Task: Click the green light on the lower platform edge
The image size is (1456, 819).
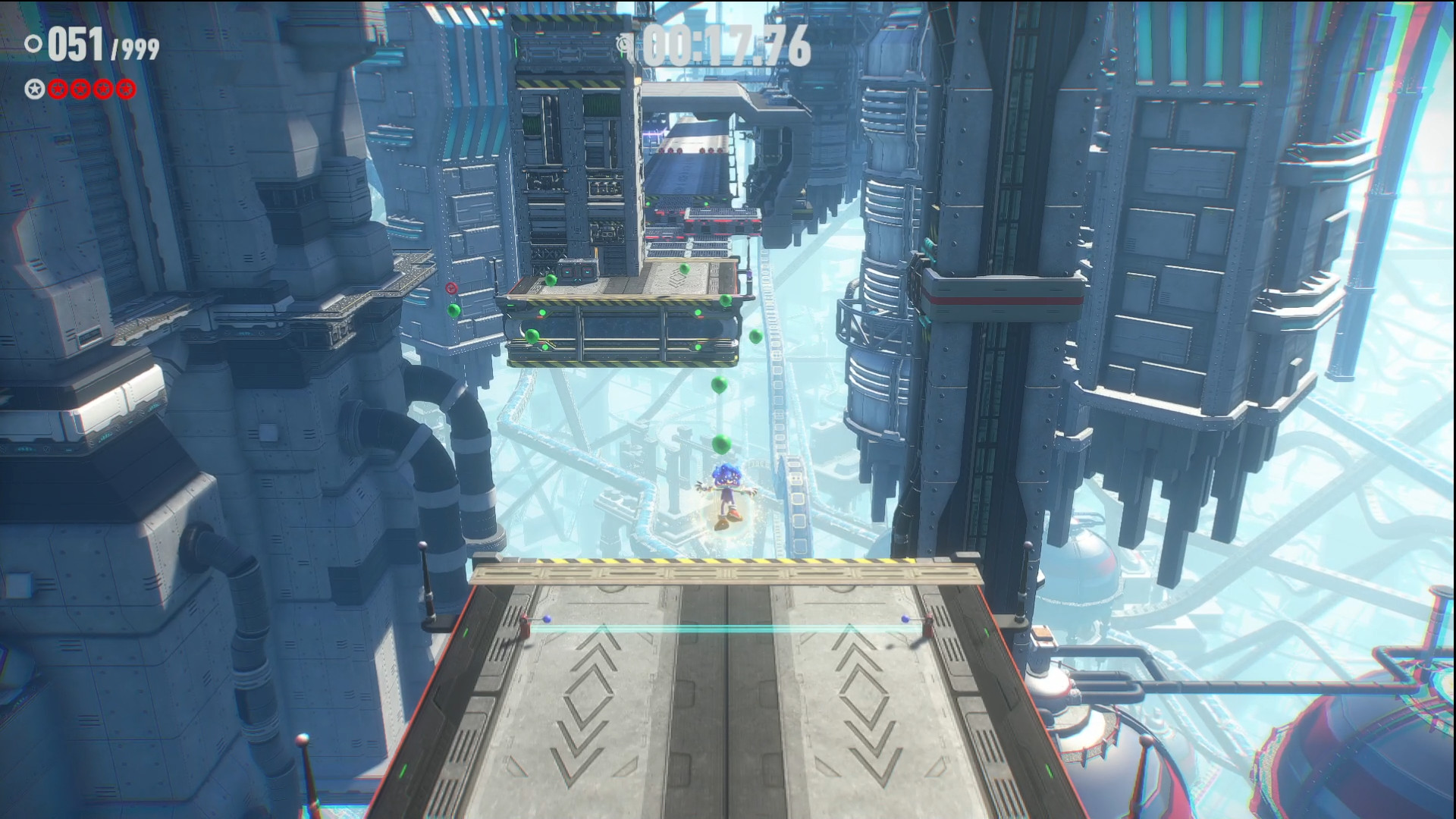Action: pos(466,632)
